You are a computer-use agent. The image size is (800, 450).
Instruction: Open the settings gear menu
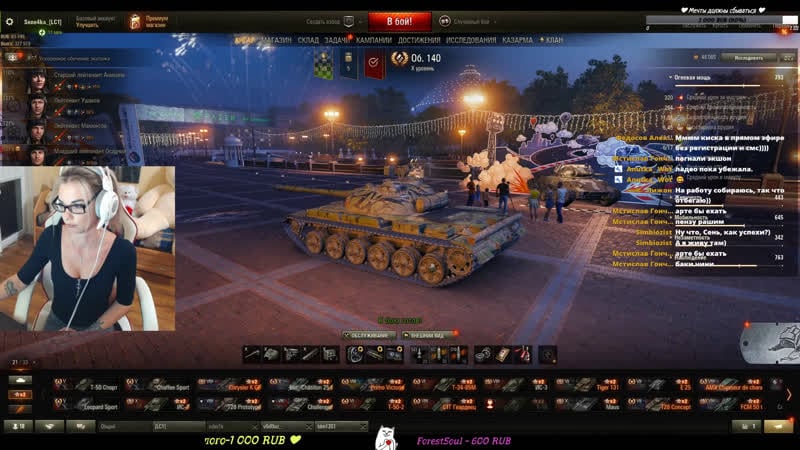coord(8,19)
